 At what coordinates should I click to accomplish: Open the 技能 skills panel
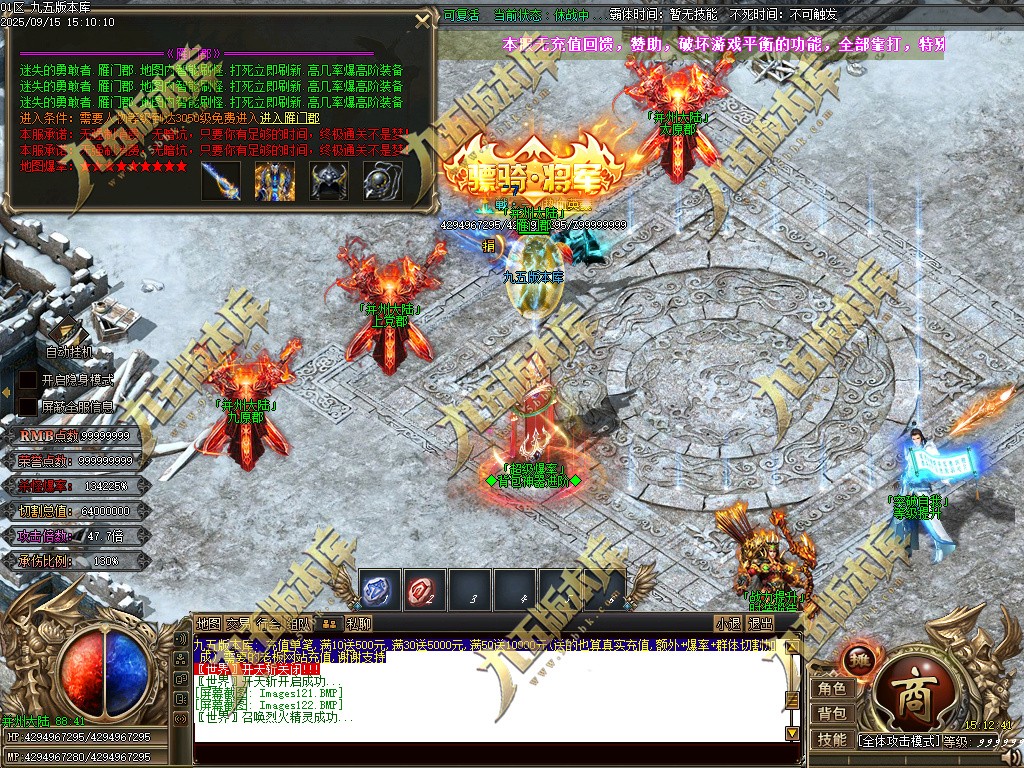click(832, 739)
